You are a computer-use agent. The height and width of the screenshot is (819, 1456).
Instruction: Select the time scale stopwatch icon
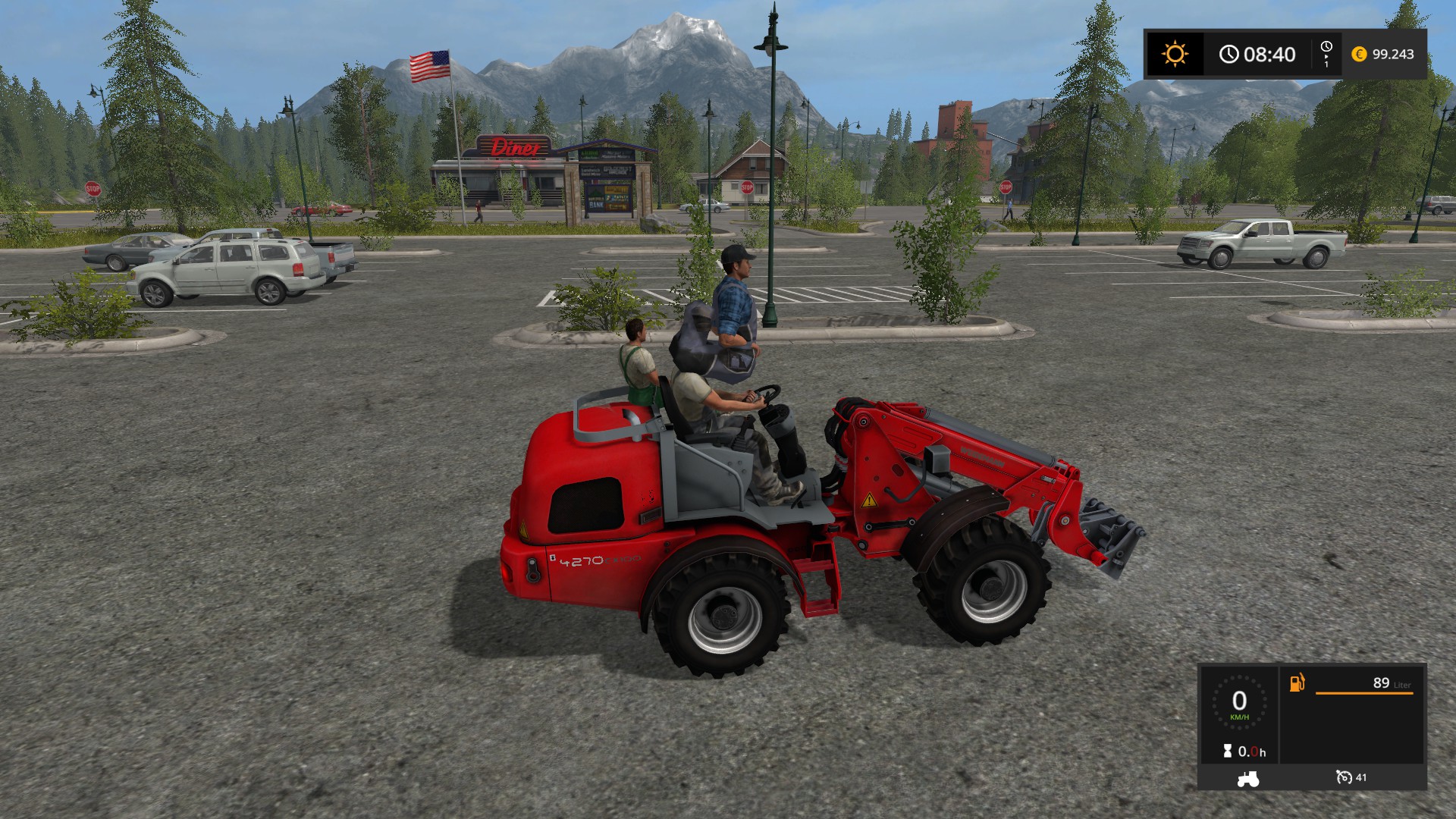[x=1326, y=50]
